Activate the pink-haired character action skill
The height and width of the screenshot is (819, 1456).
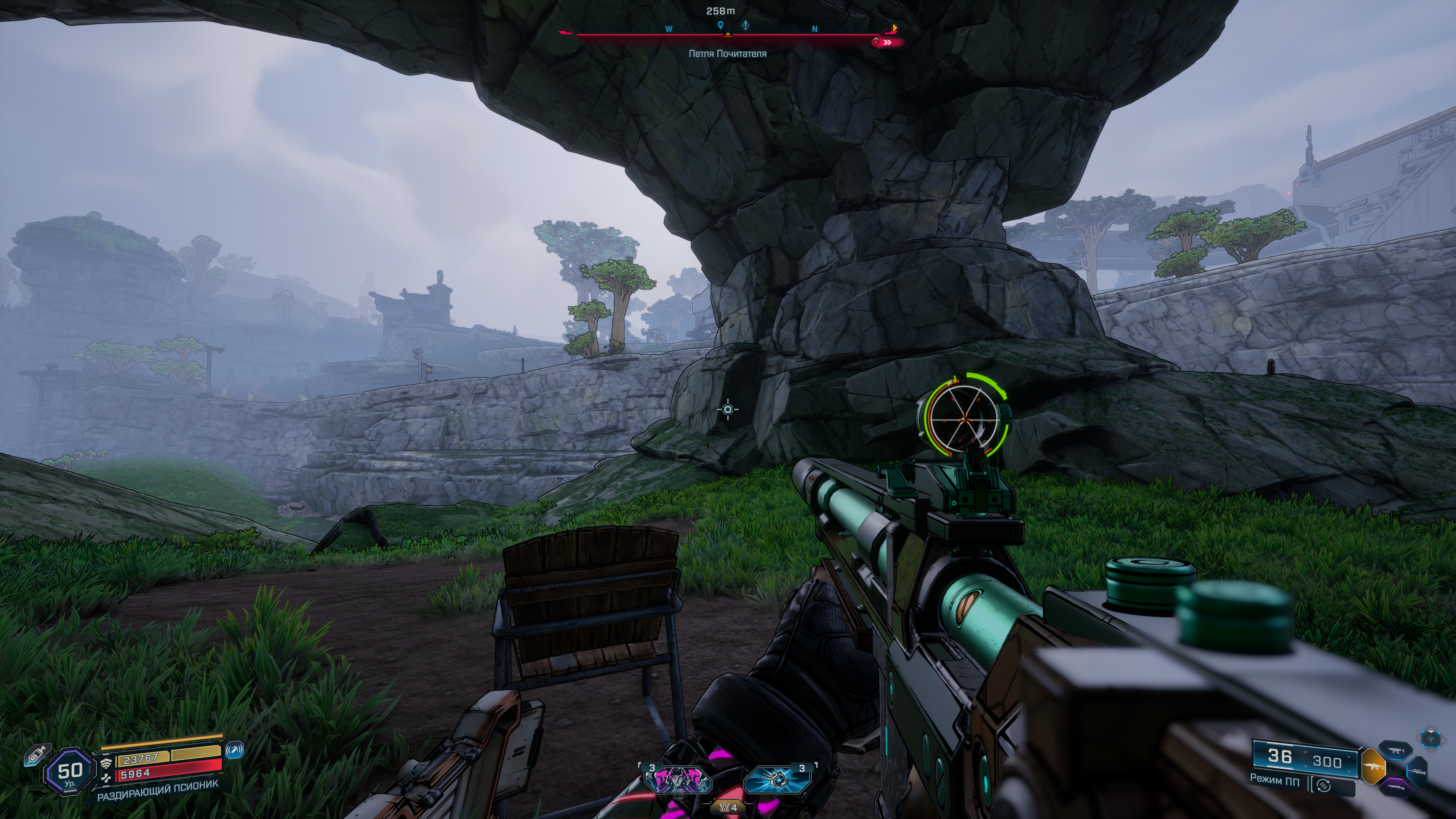pos(678,781)
